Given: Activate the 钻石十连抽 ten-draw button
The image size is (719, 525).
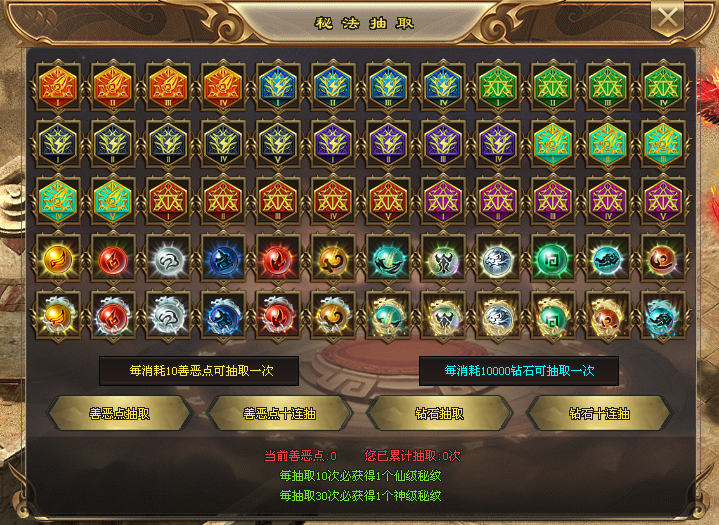Looking at the screenshot, I should coord(598,412).
